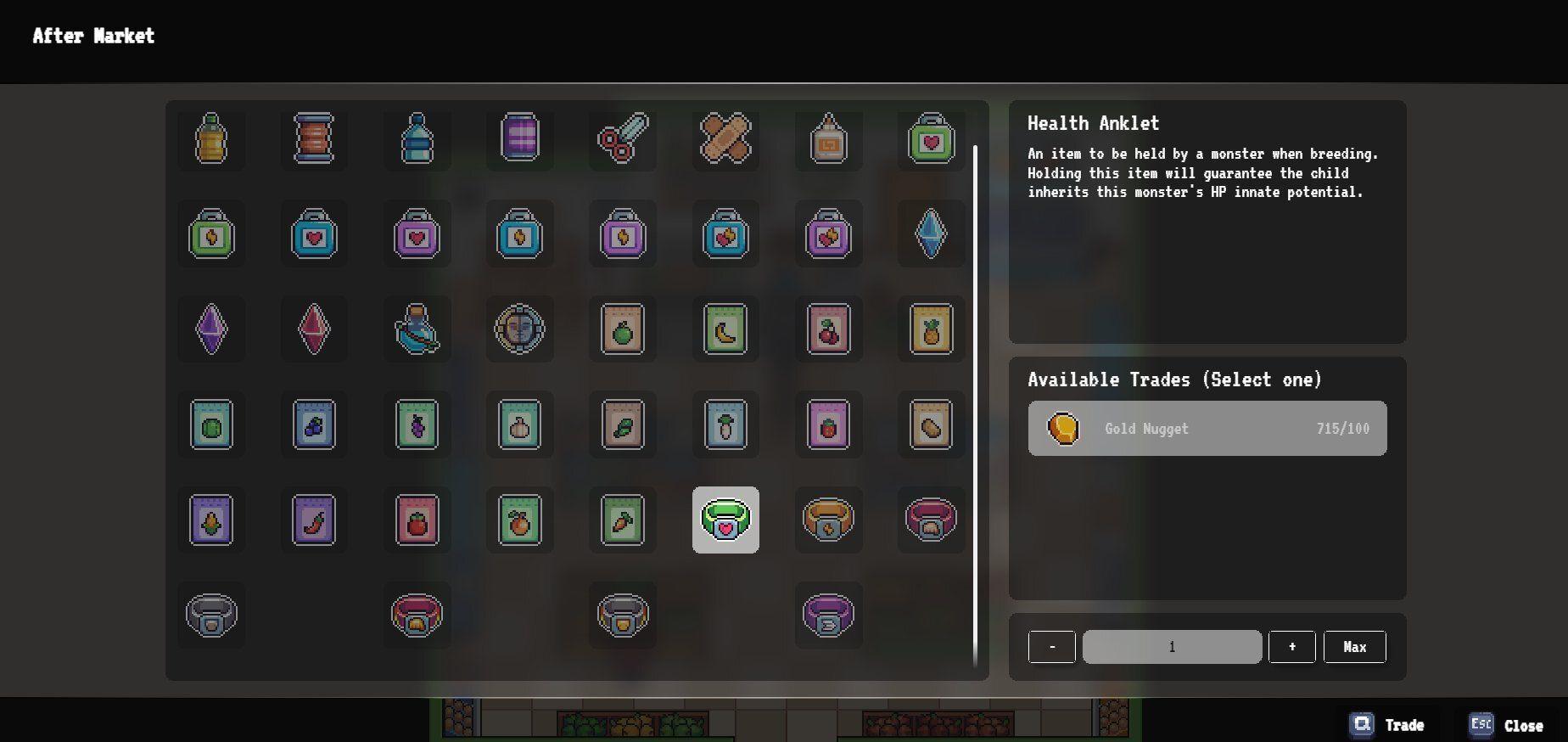Viewport: 1568px width, 742px height.
Task: Click the moon medallion item
Action: [519, 329]
